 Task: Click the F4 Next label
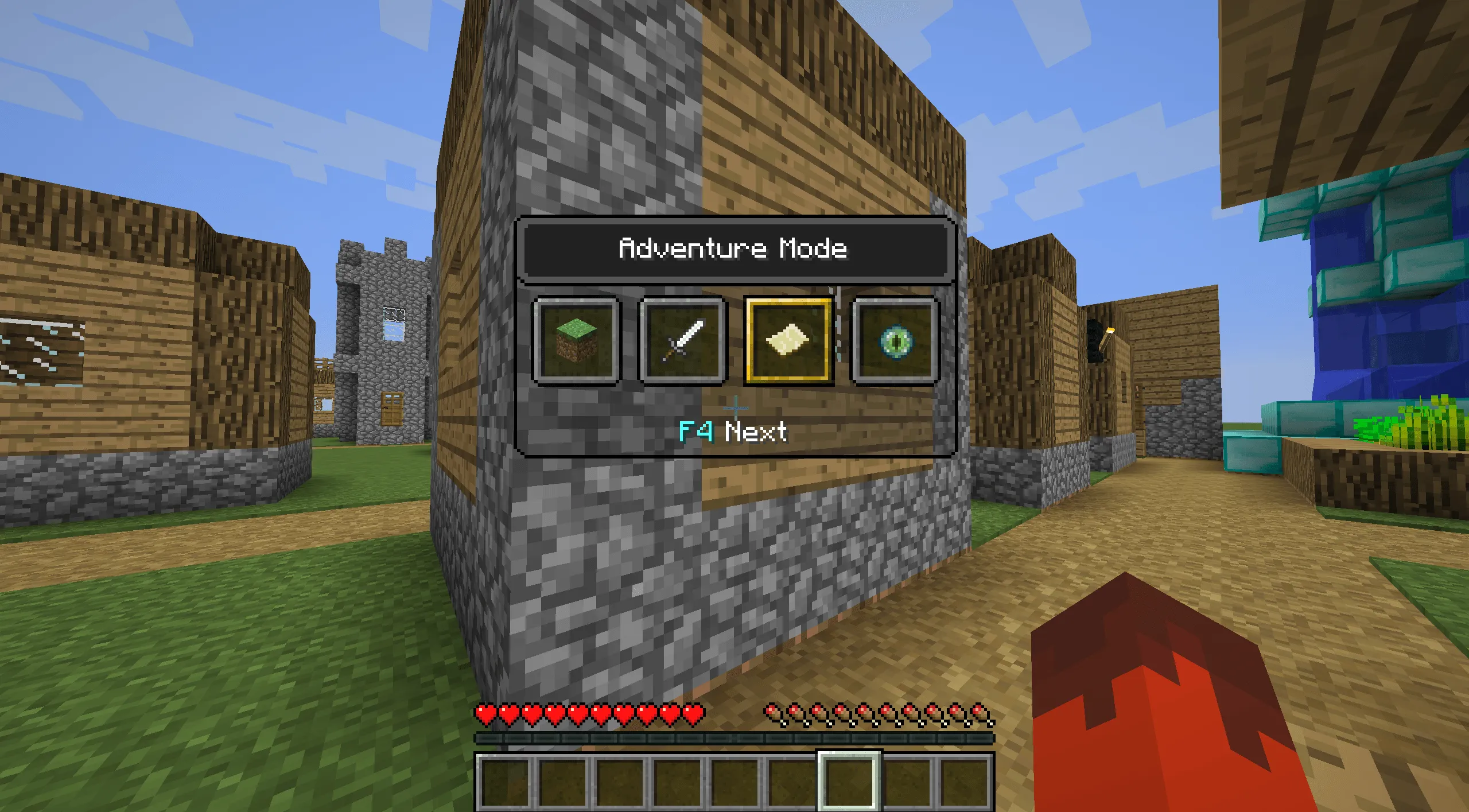(733, 433)
